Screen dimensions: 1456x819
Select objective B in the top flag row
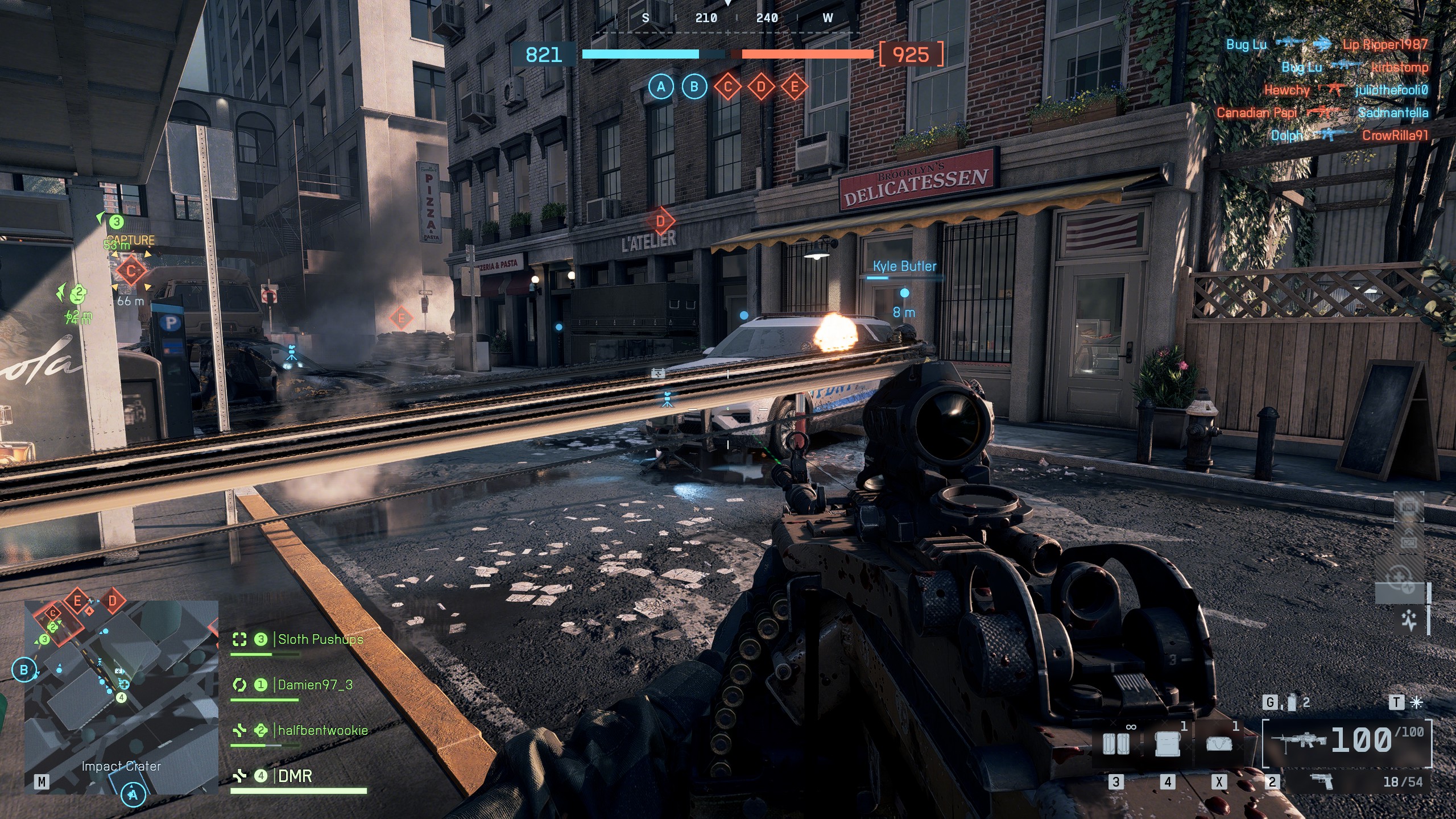(x=694, y=87)
